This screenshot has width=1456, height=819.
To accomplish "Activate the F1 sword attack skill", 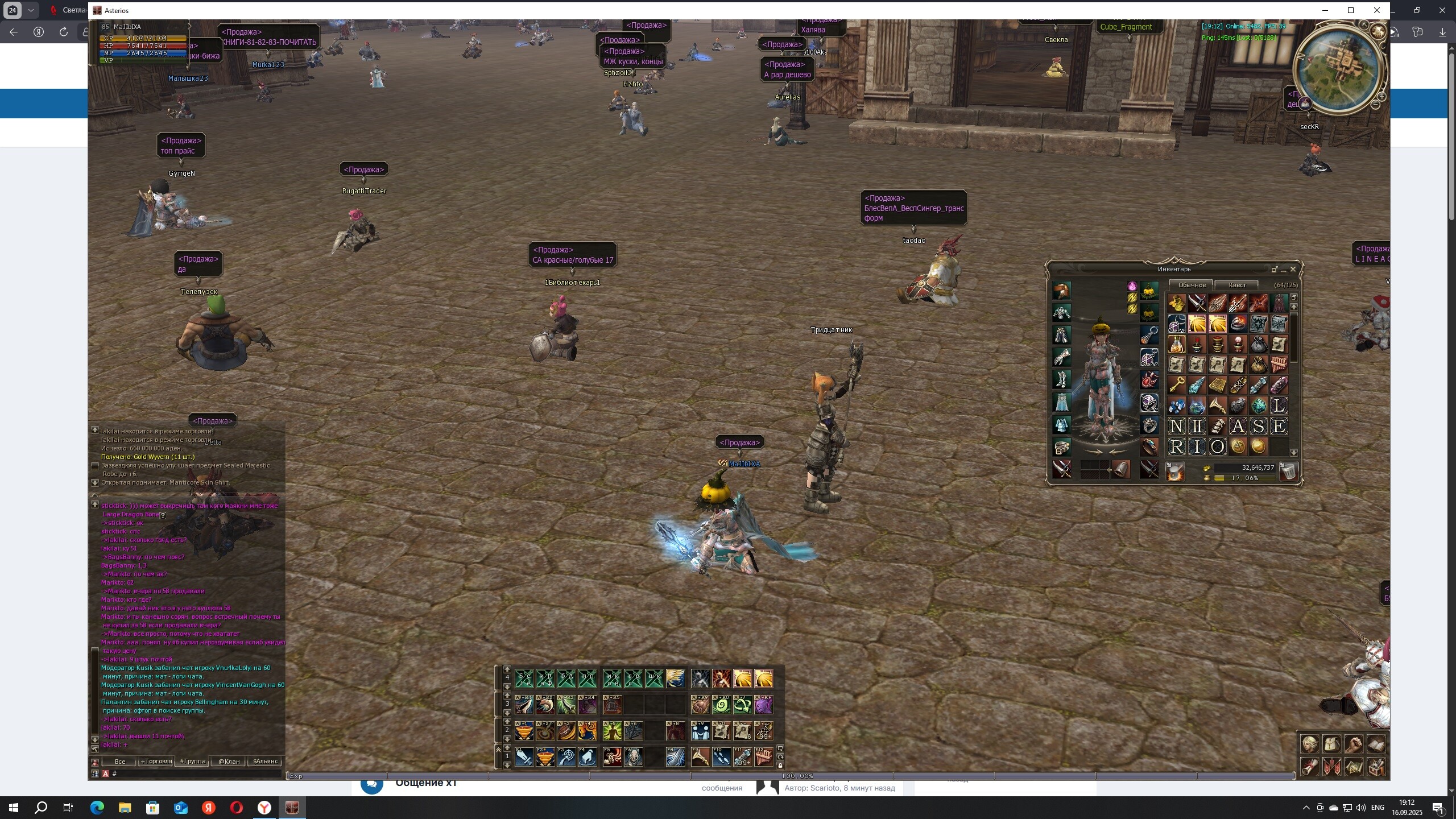I will 524,757.
